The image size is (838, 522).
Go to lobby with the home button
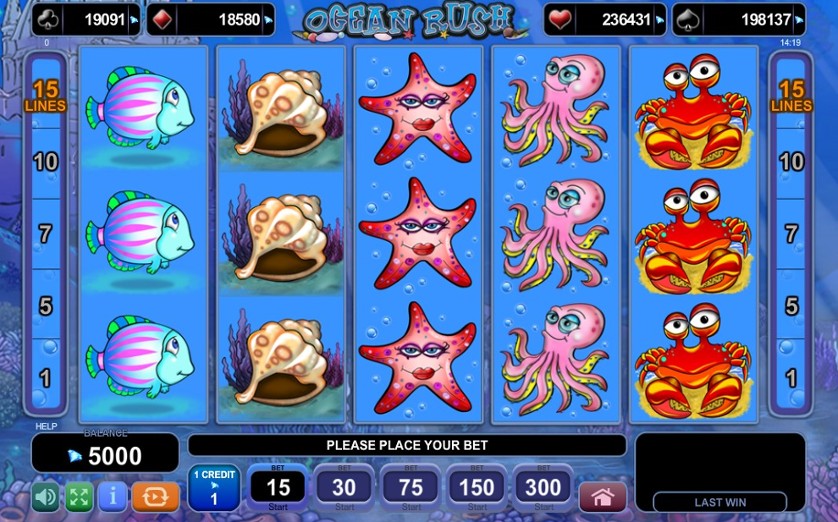602,497
